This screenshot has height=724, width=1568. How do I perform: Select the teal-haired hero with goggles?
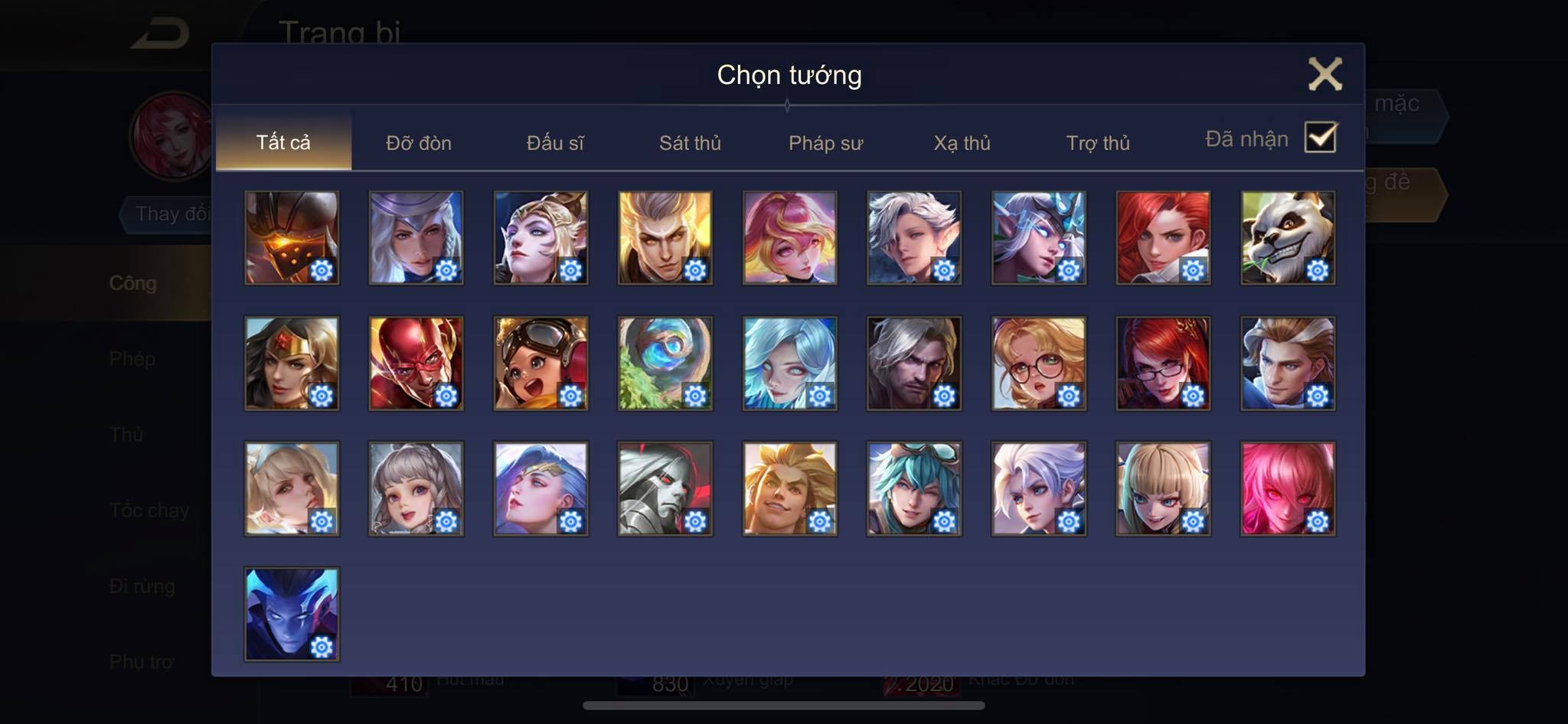coord(913,488)
